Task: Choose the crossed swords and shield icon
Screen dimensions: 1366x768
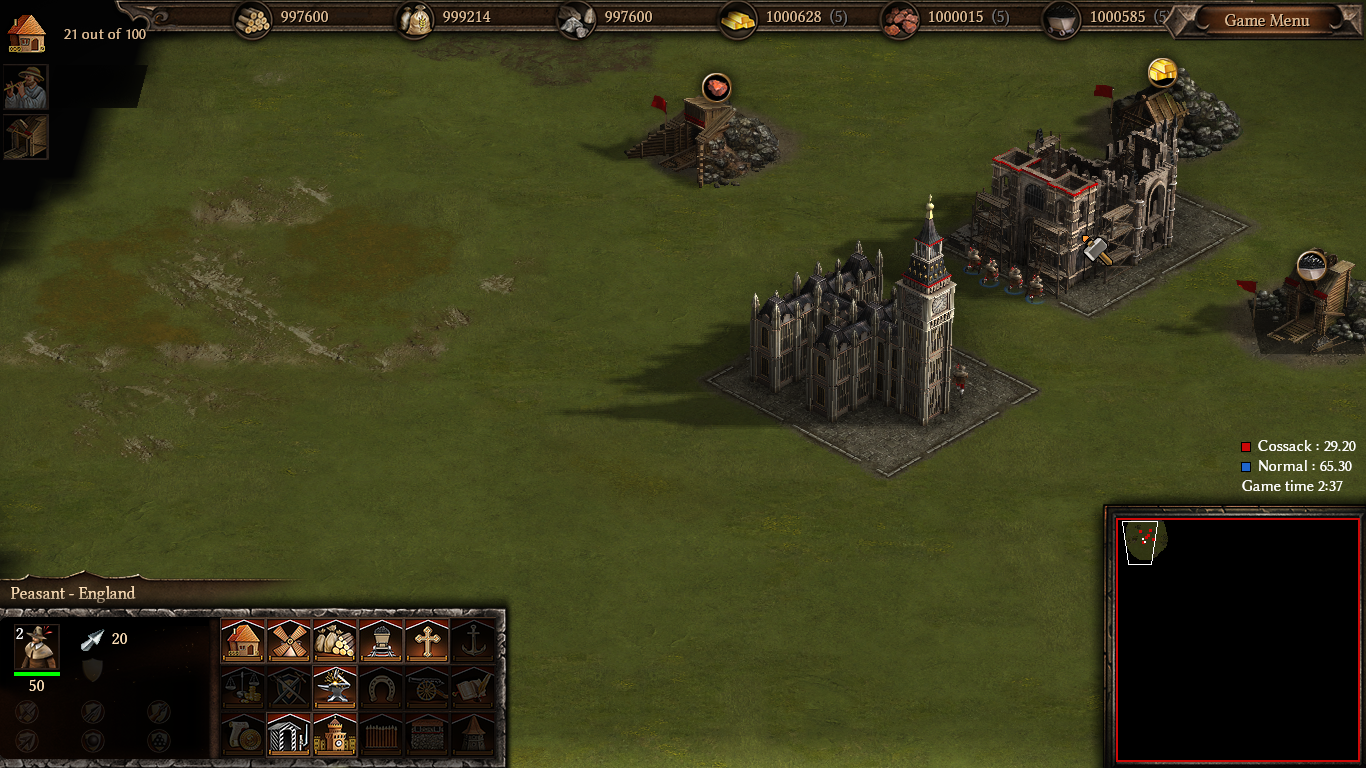Action: [x=289, y=687]
